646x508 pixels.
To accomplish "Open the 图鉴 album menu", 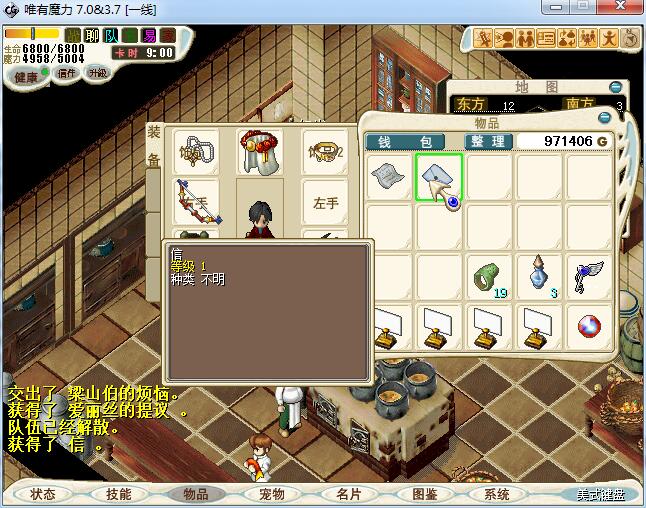I will (424, 494).
